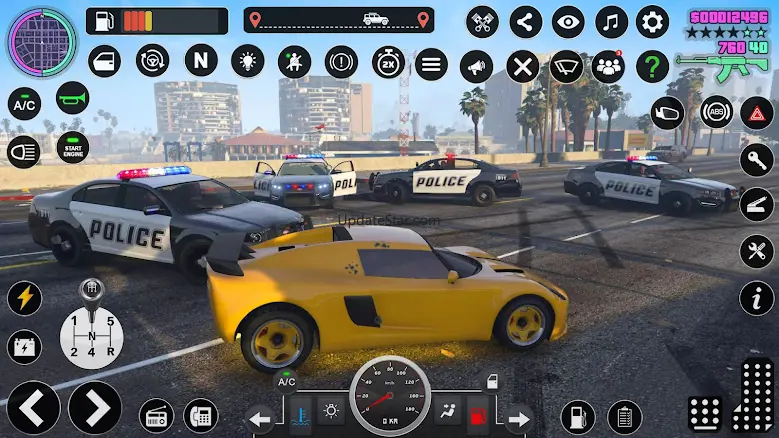Open the green question mark help
This screenshot has width=779, height=438.
[x=652, y=67]
